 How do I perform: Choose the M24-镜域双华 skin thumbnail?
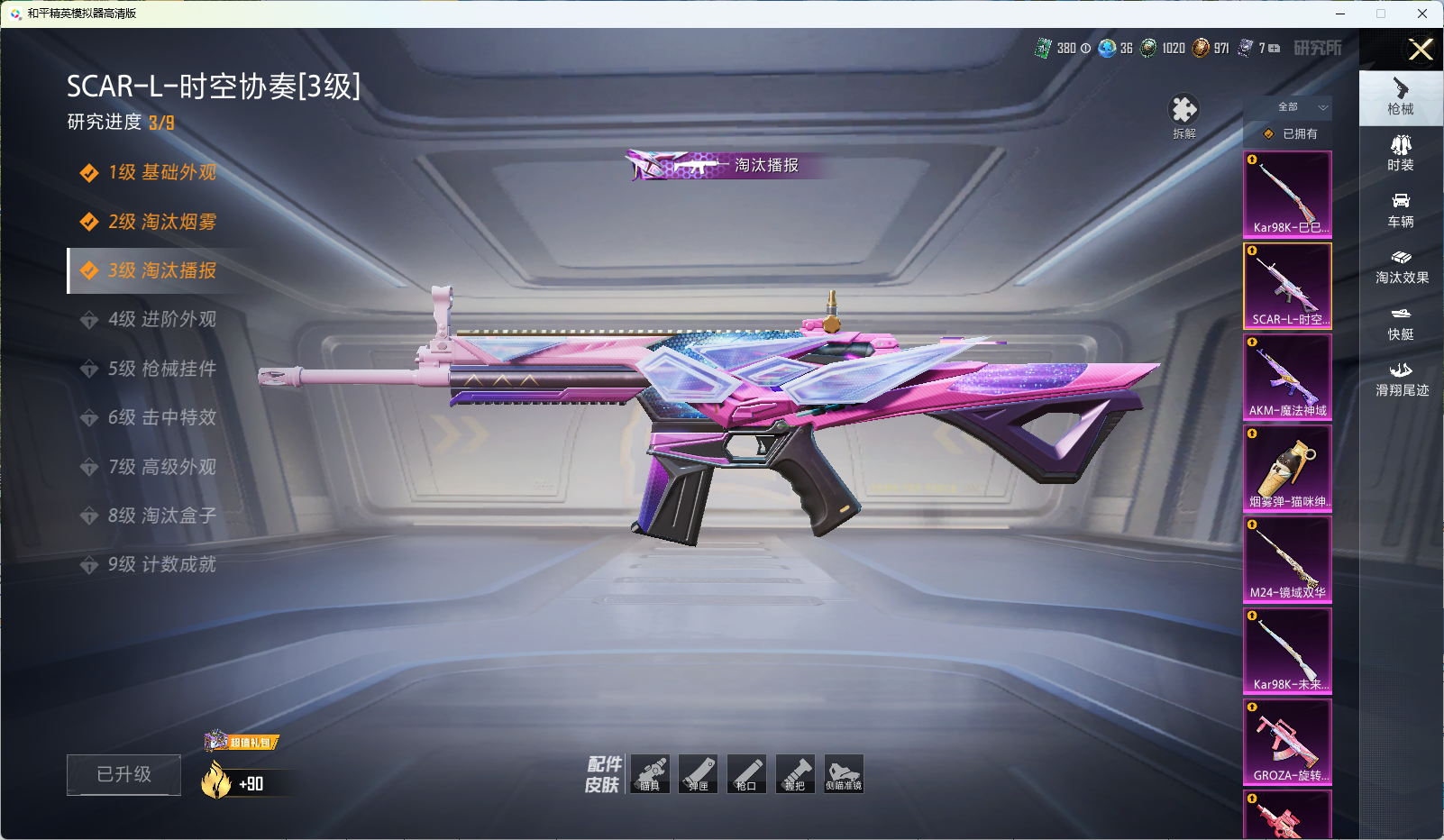[1287, 559]
